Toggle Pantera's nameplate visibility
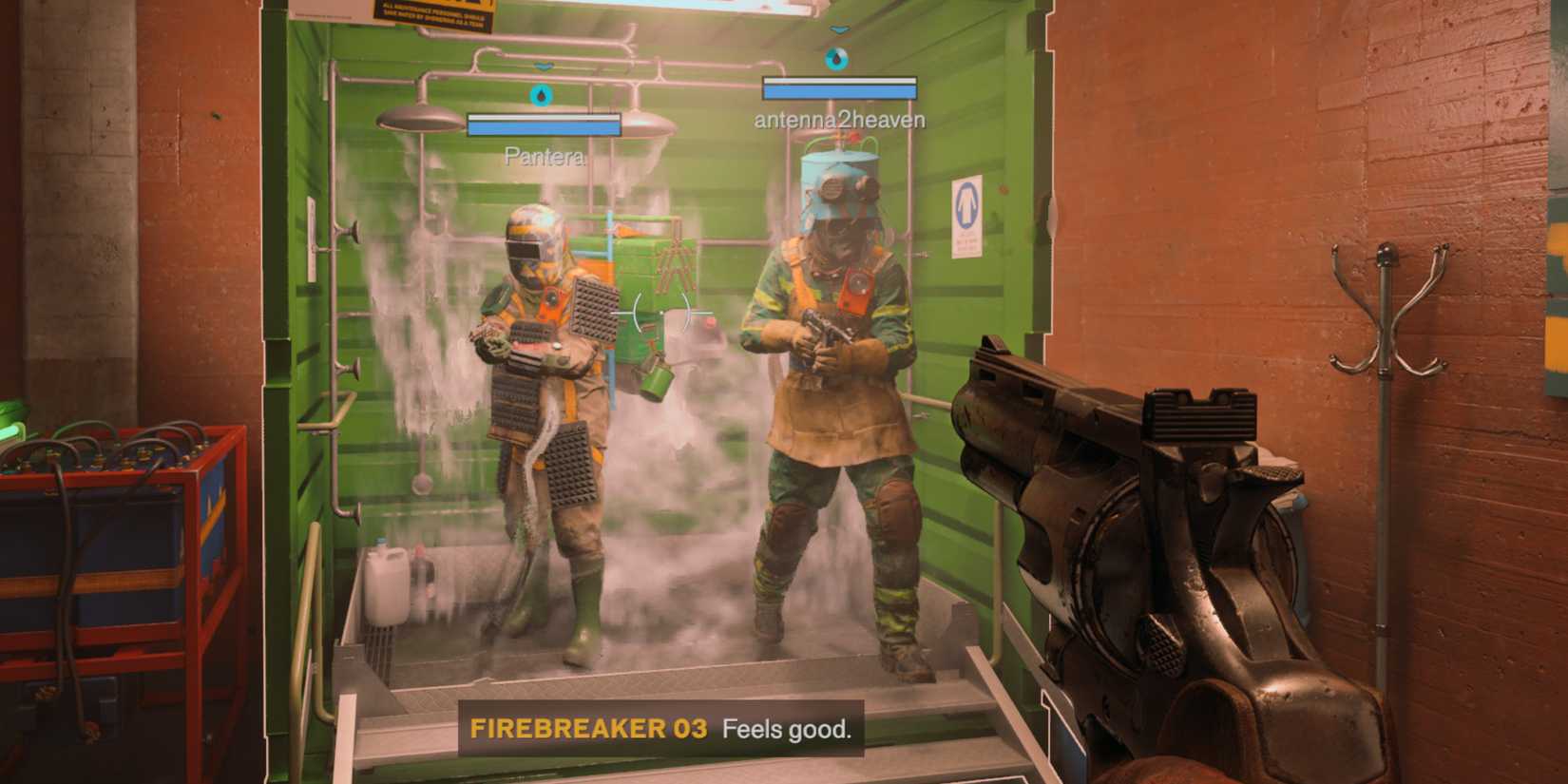 click(x=545, y=156)
